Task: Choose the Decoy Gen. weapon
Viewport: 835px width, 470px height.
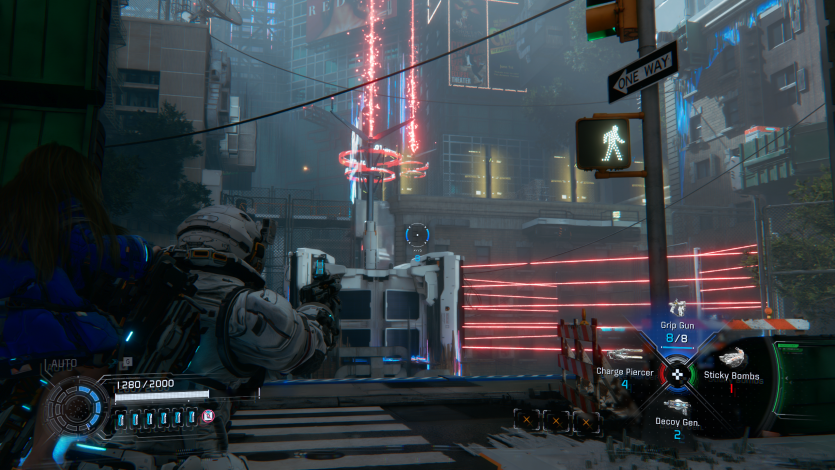Action: point(677,418)
